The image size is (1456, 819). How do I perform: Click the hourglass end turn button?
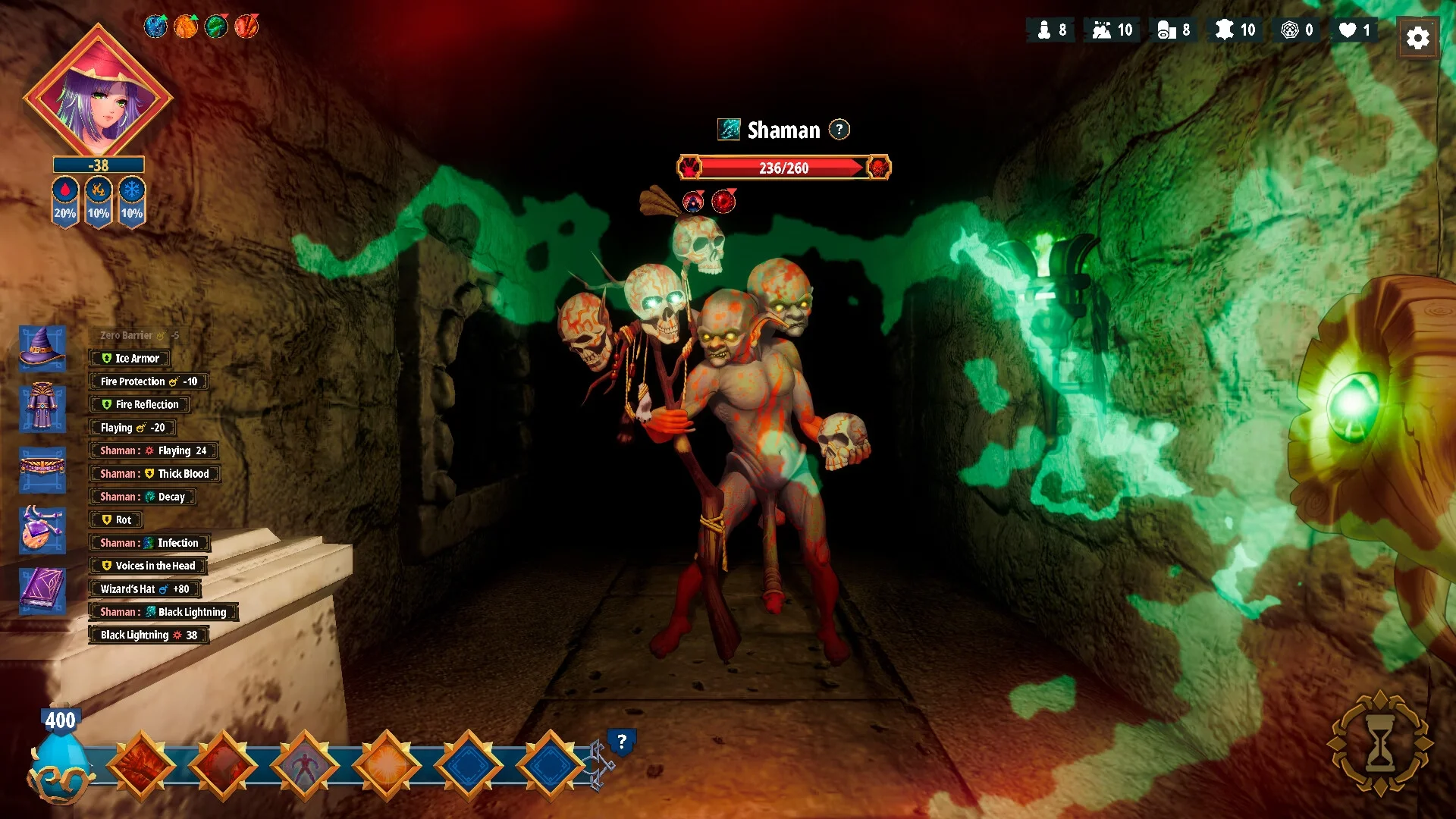[x=1380, y=744]
